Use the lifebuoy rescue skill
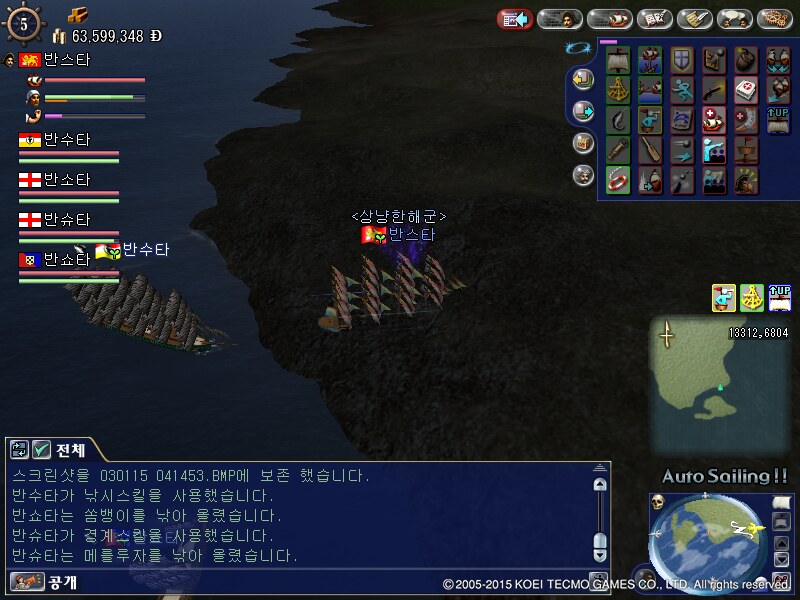The height and width of the screenshot is (600, 800). [619, 180]
